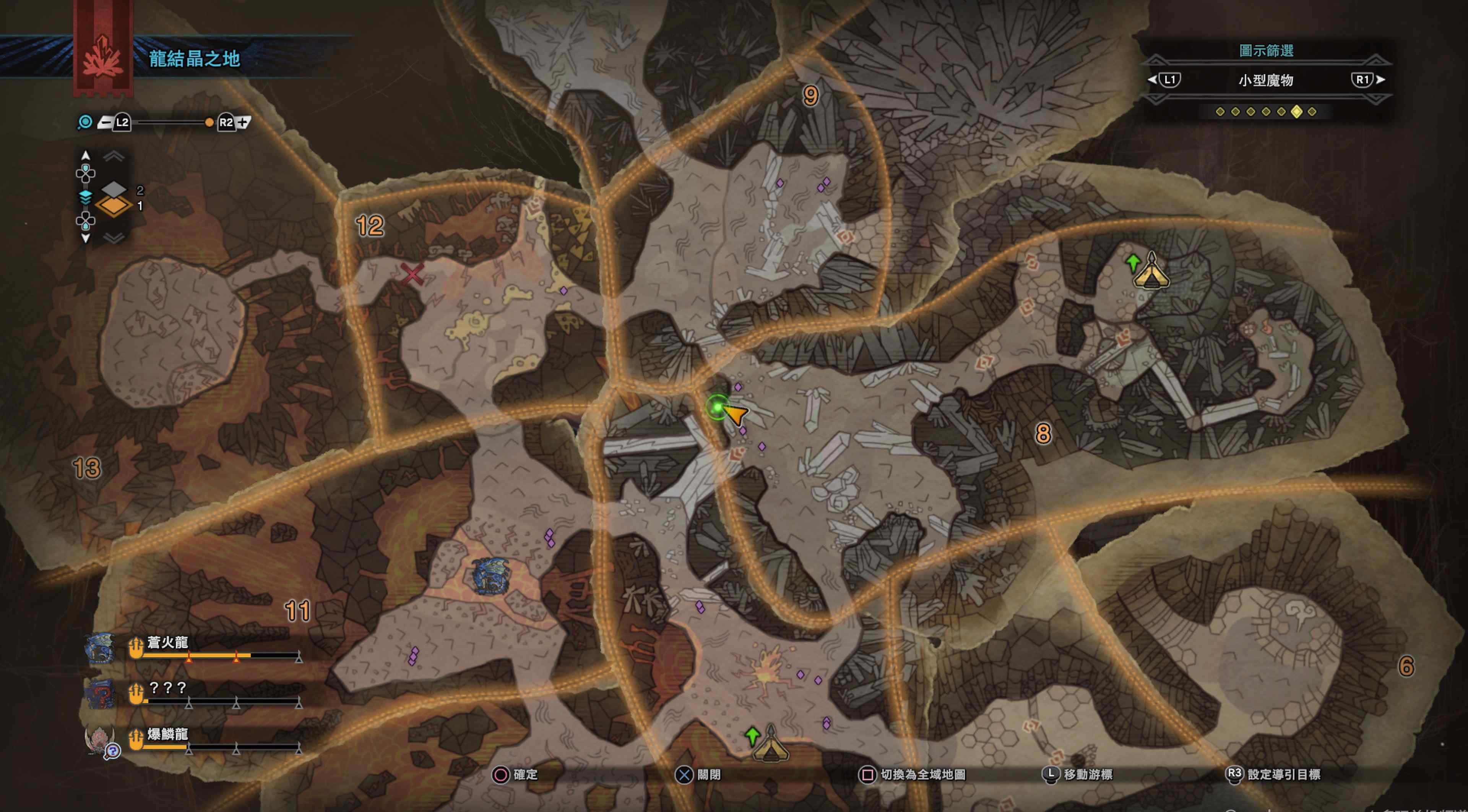
Task: Click the magnifier icon beside the zoom bar
Action: coord(85,122)
